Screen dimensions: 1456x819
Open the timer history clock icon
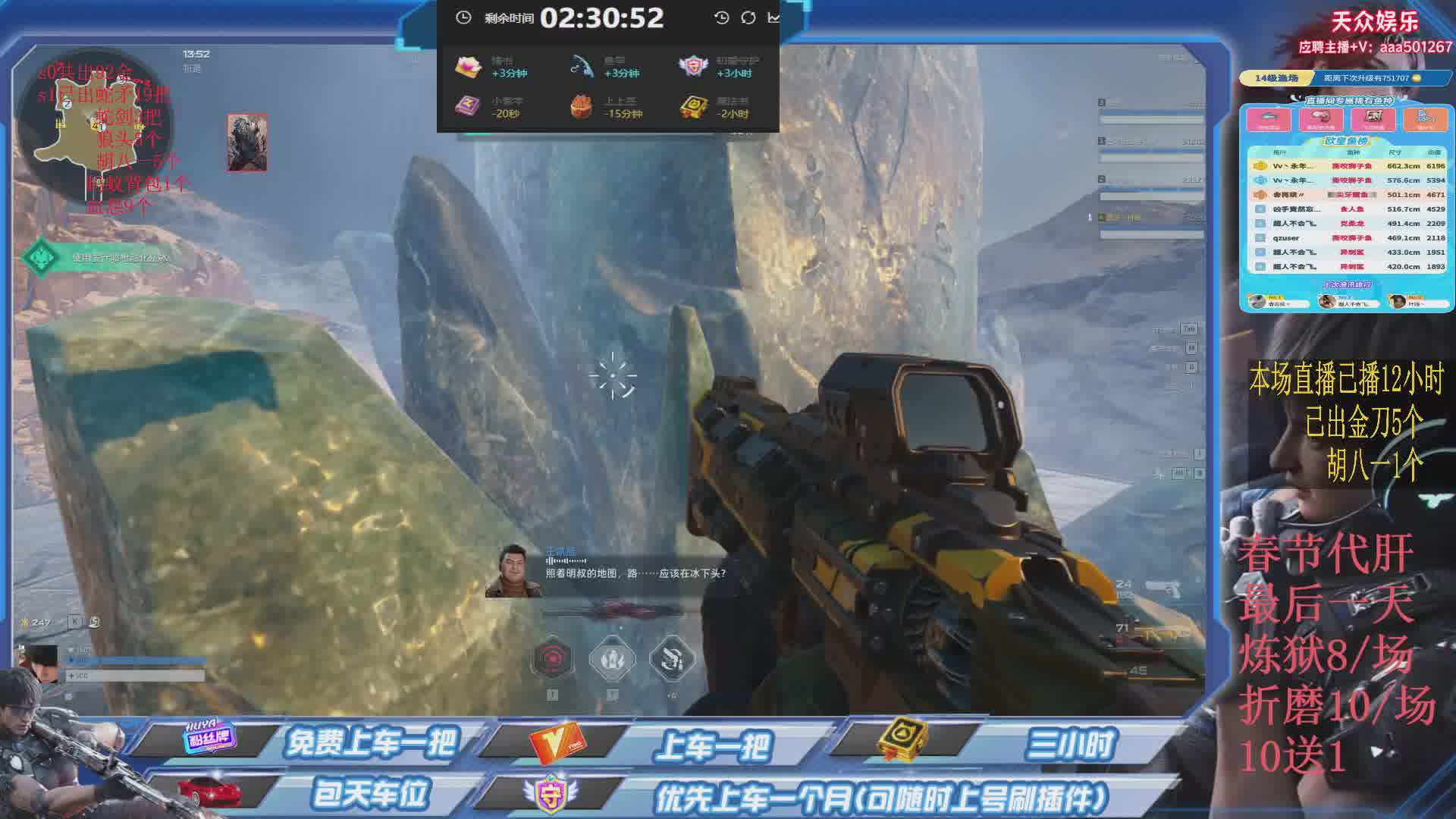(721, 17)
